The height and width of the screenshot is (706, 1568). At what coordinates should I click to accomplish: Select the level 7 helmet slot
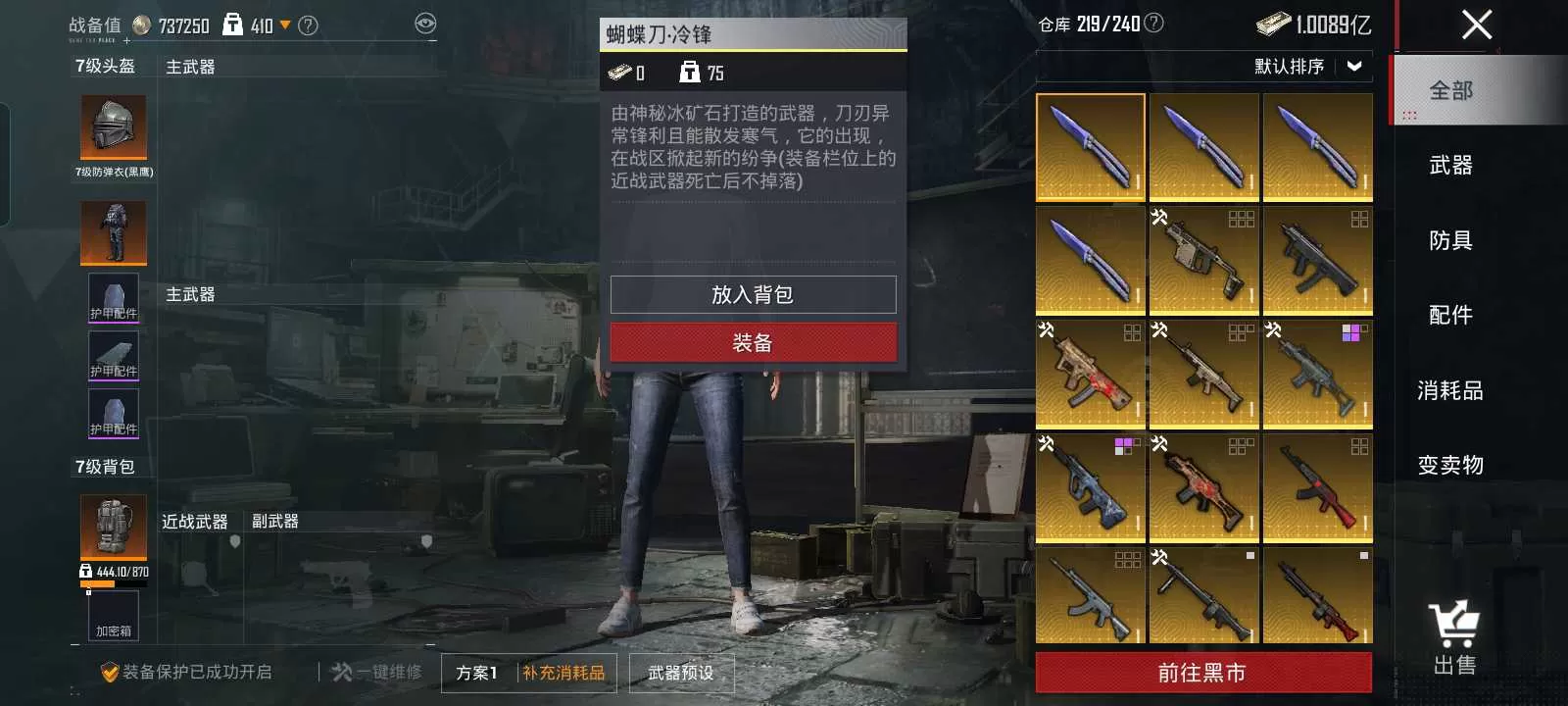click(114, 127)
